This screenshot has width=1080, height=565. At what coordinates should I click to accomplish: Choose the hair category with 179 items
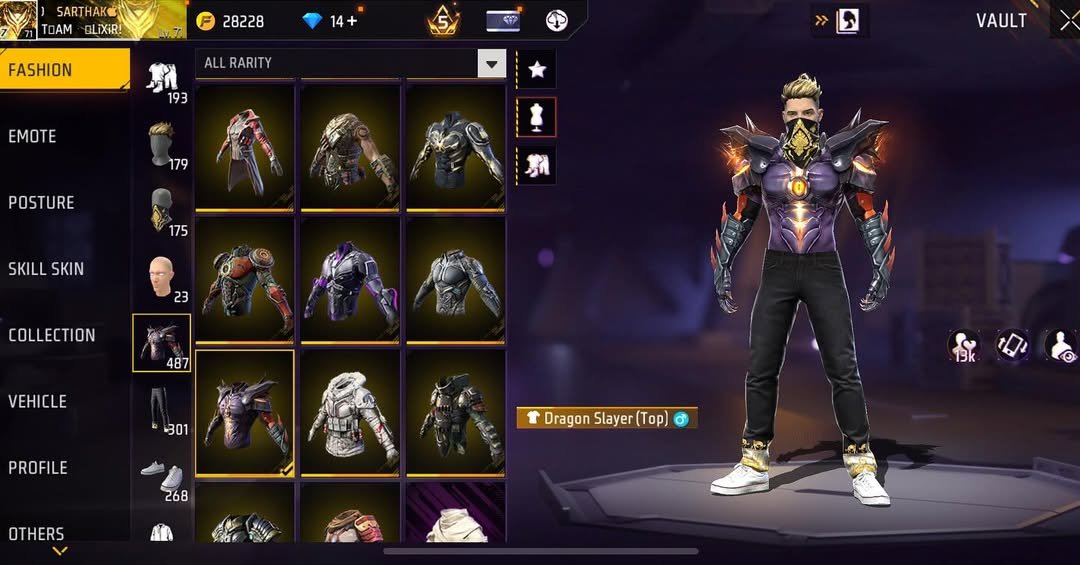pyautogui.click(x=161, y=146)
